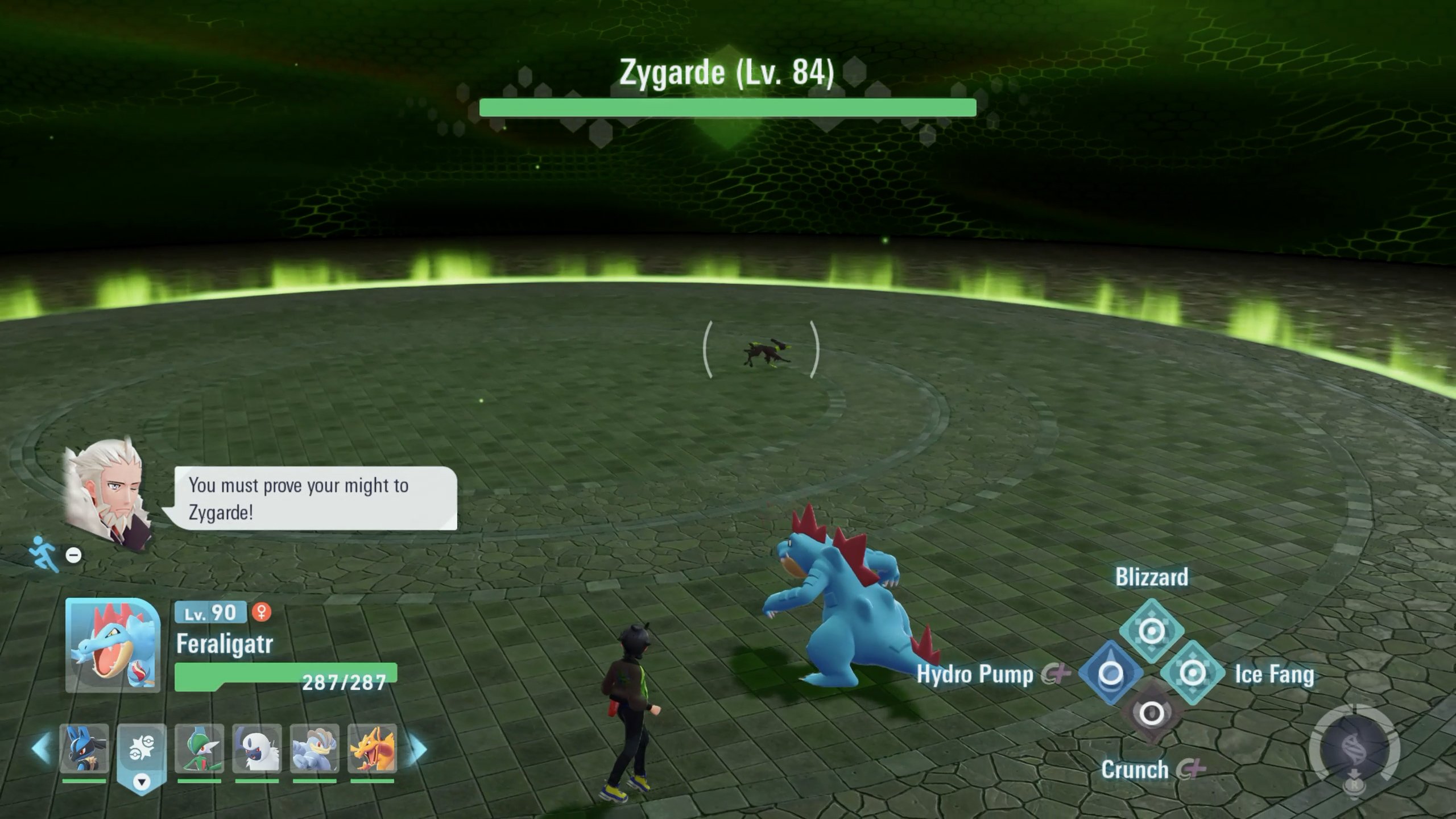Activate the Hydro Pump move icon

(x=1110, y=673)
